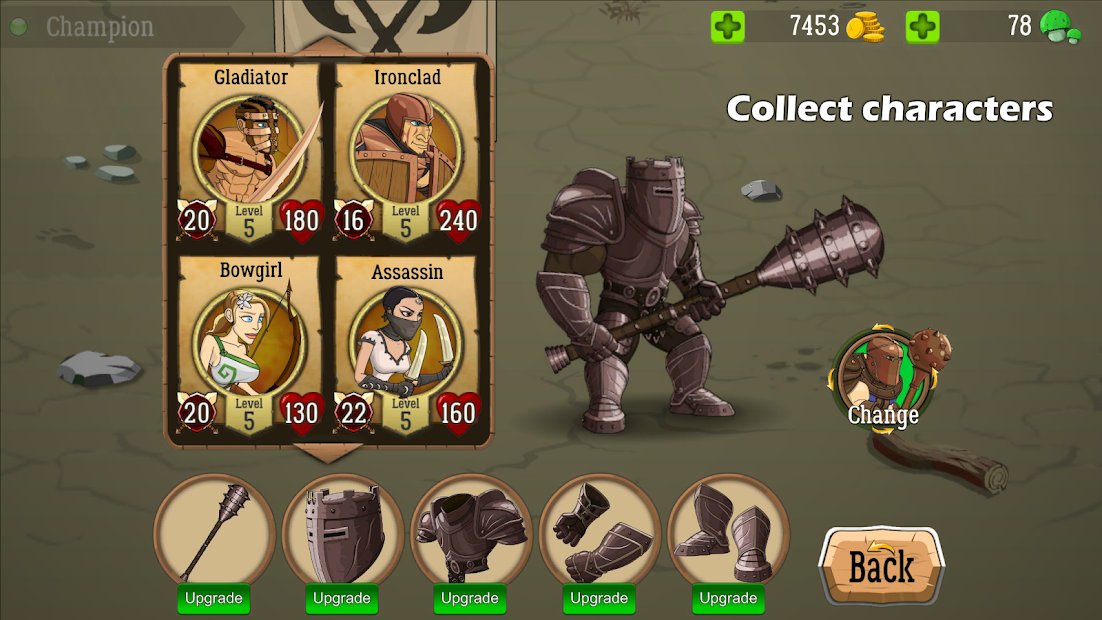The height and width of the screenshot is (620, 1102).
Task: Open the chest armor equipment slot
Action: (x=470, y=530)
